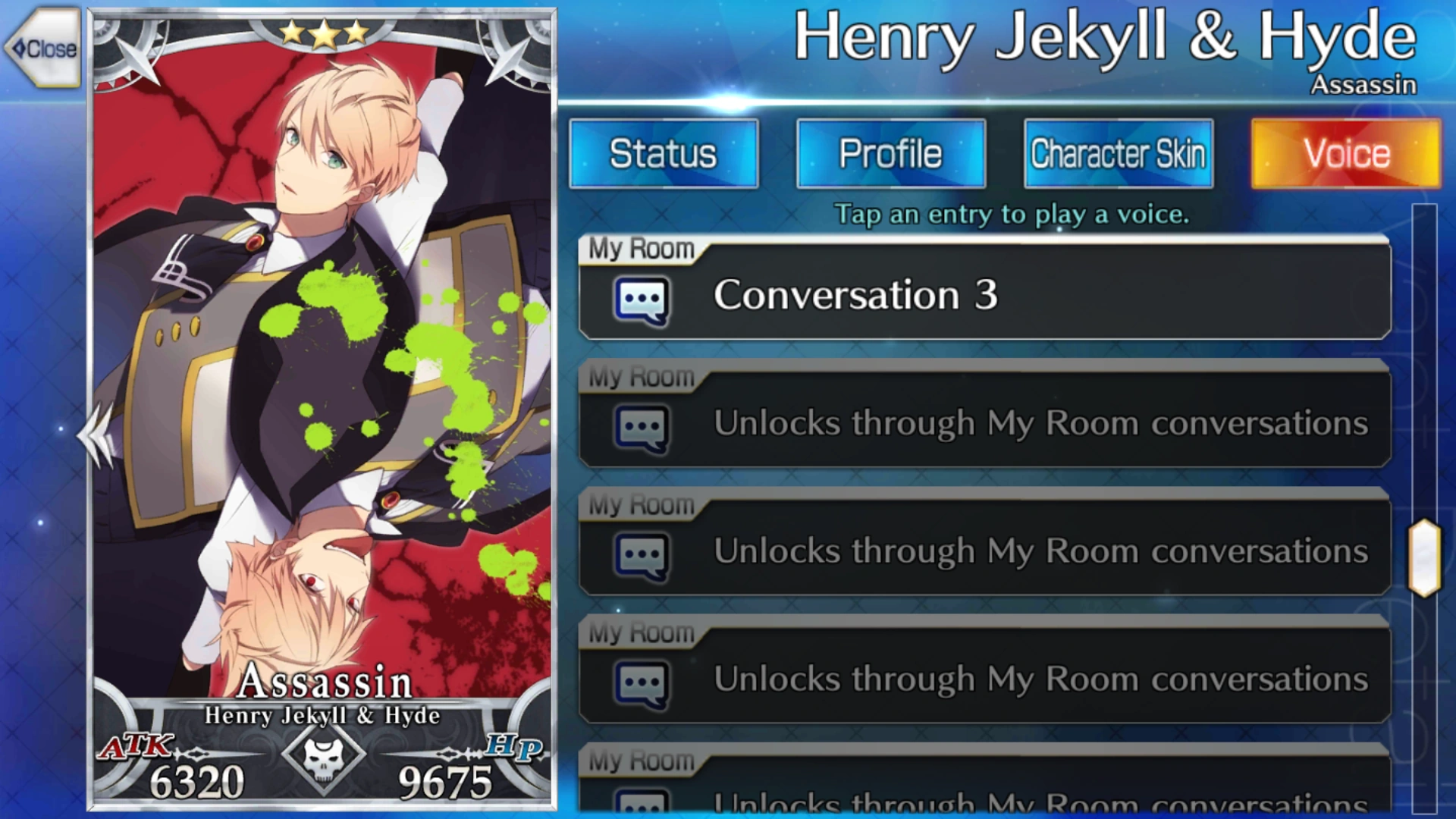
Task: Tap the Close button in the top left
Action: pyautogui.click(x=42, y=49)
